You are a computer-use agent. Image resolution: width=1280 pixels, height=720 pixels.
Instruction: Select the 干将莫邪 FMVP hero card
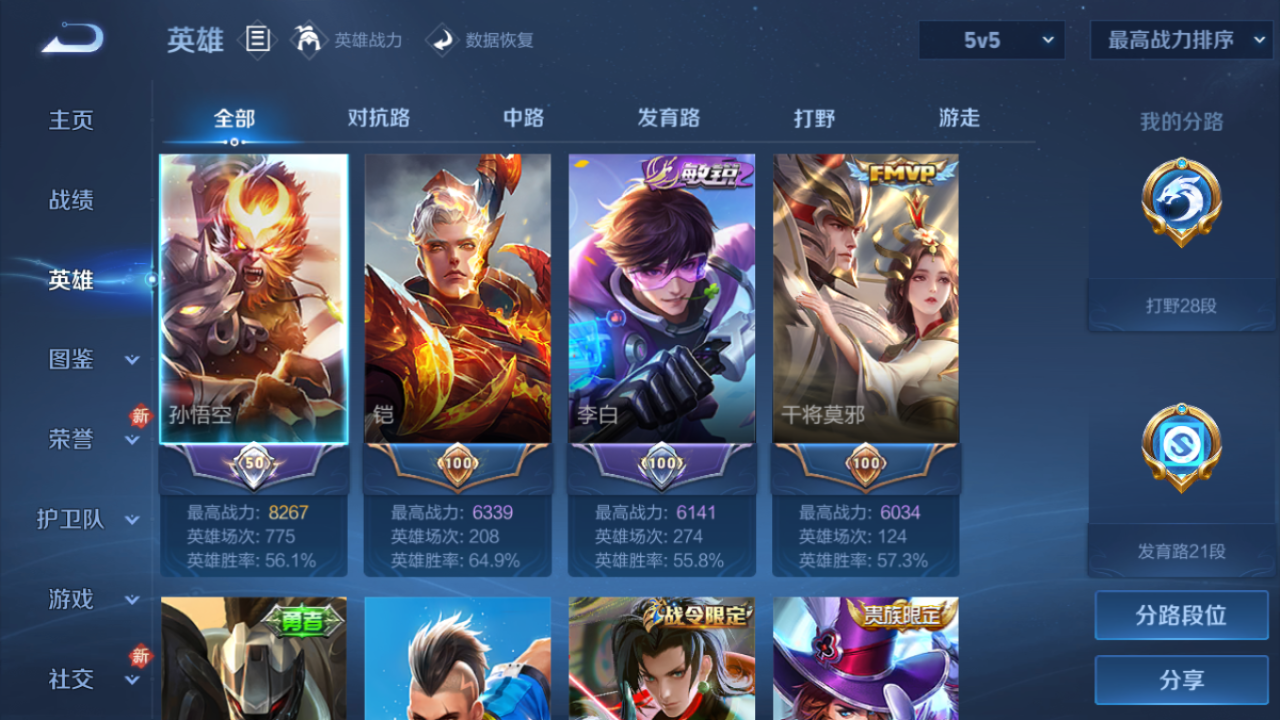click(x=865, y=300)
